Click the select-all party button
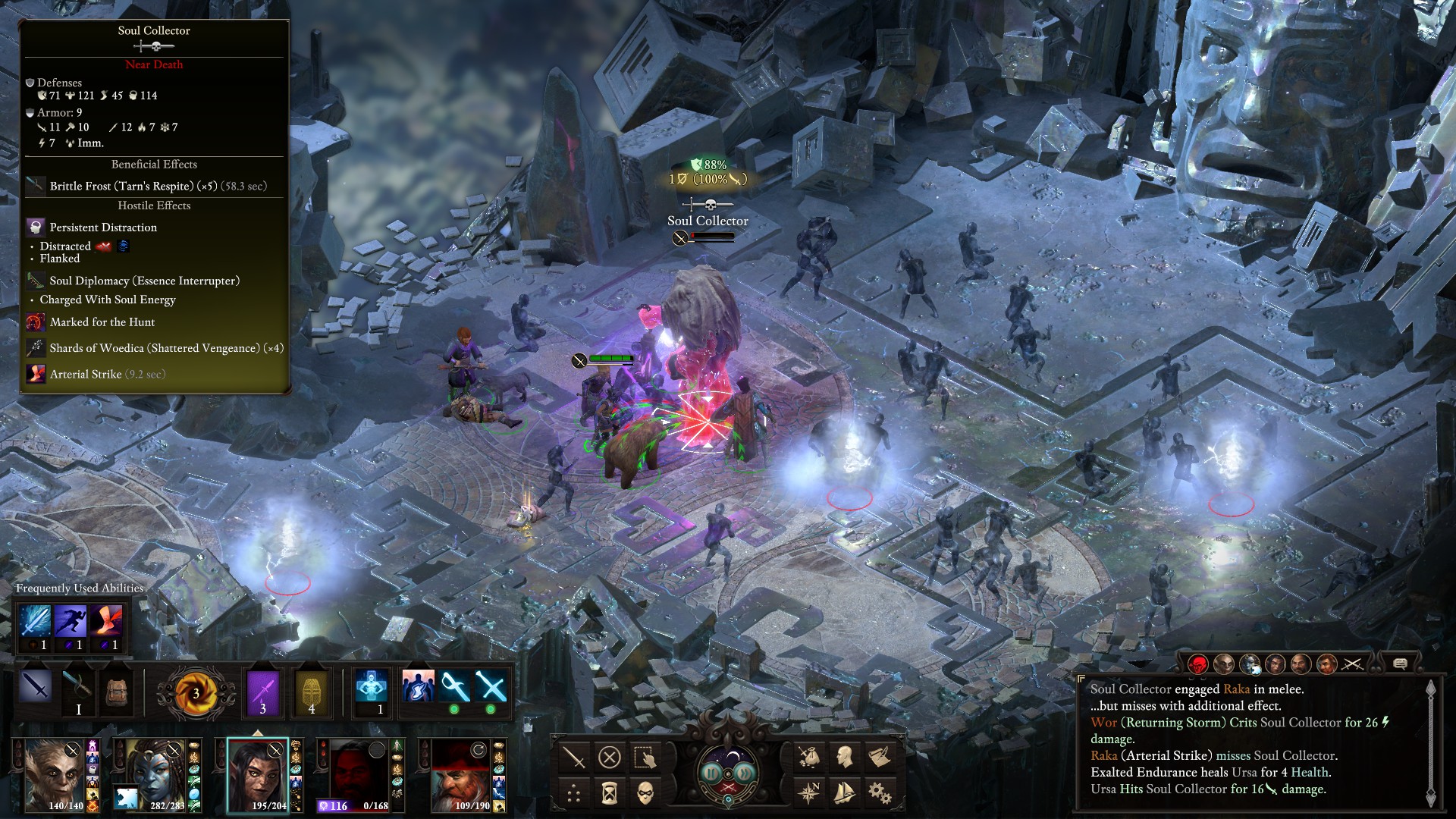Screen dimensions: 1456x819 click(x=645, y=757)
